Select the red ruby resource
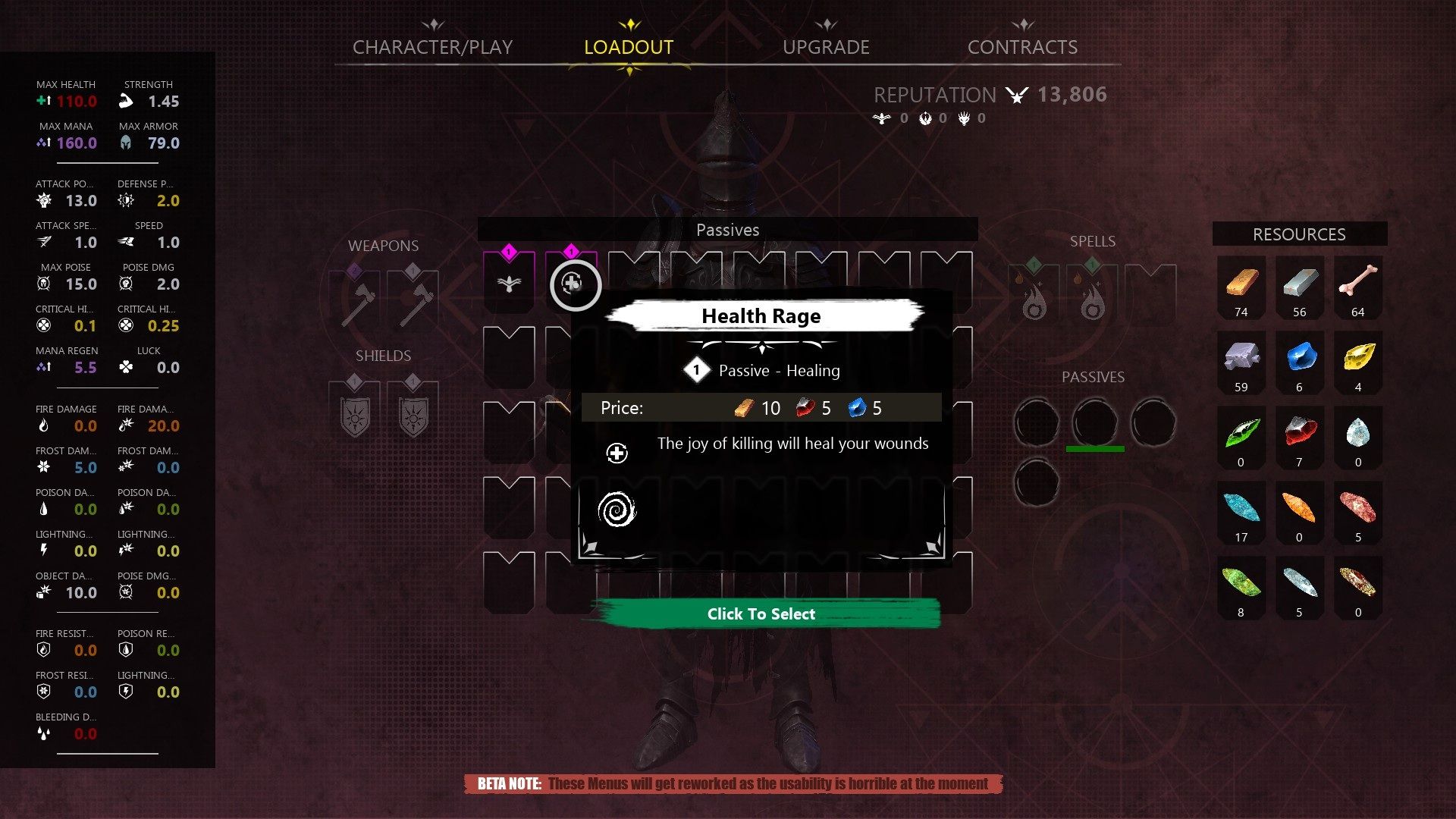This screenshot has width=1456, height=819. (1299, 433)
